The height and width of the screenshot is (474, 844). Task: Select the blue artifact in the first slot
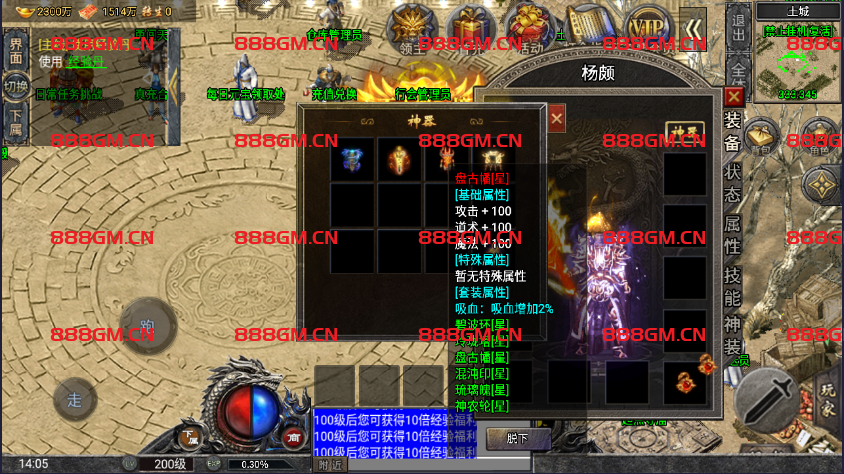353,159
